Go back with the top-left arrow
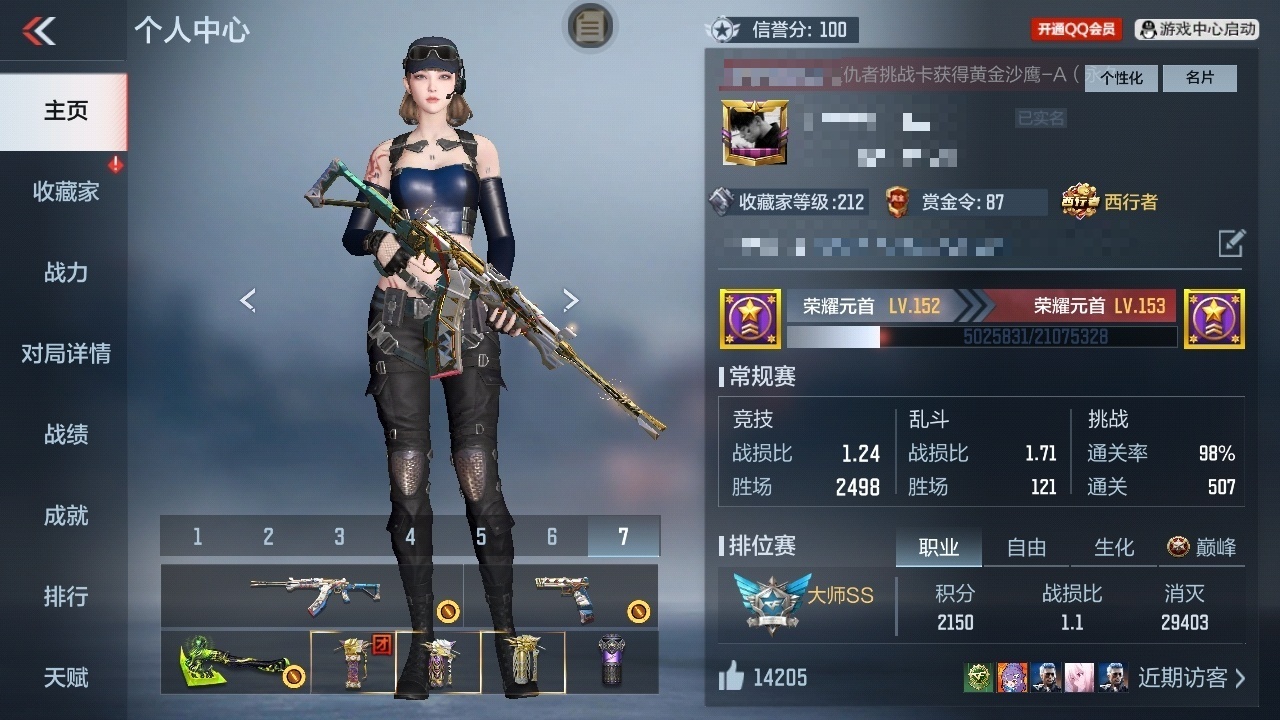The width and height of the screenshot is (1280, 720). 40,31
